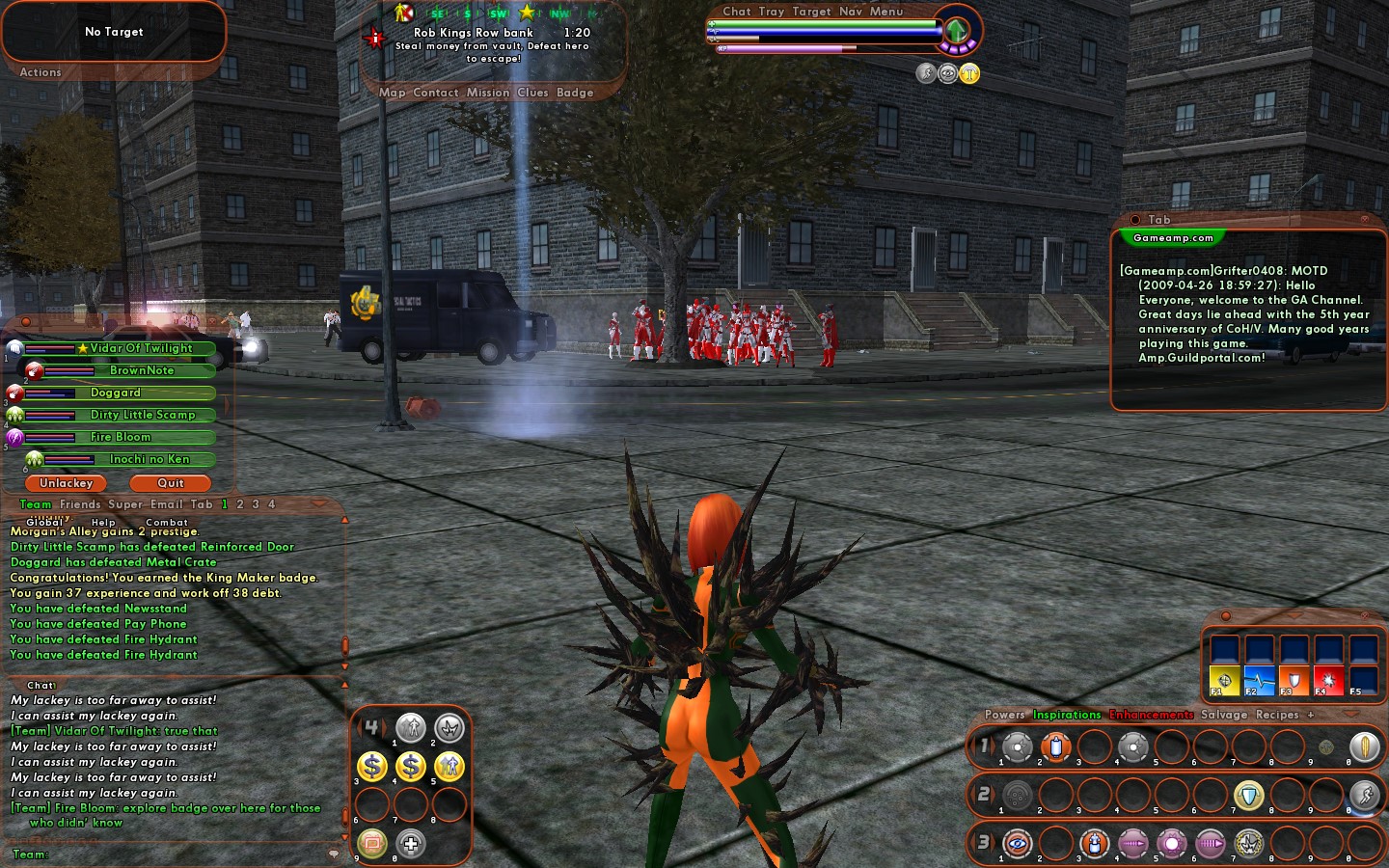1389x868 pixels.
Task: Open the Contact tab
Action: tap(436, 93)
